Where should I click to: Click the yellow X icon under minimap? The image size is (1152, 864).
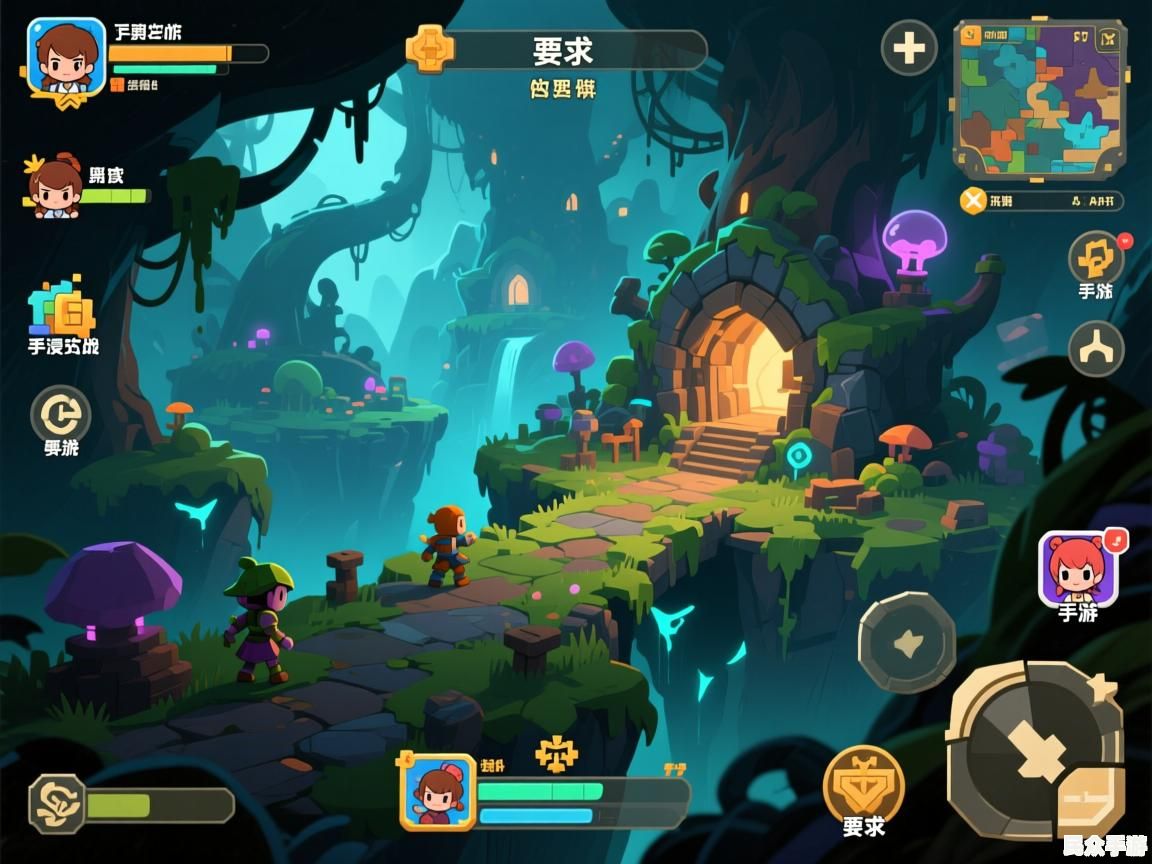pos(973,201)
